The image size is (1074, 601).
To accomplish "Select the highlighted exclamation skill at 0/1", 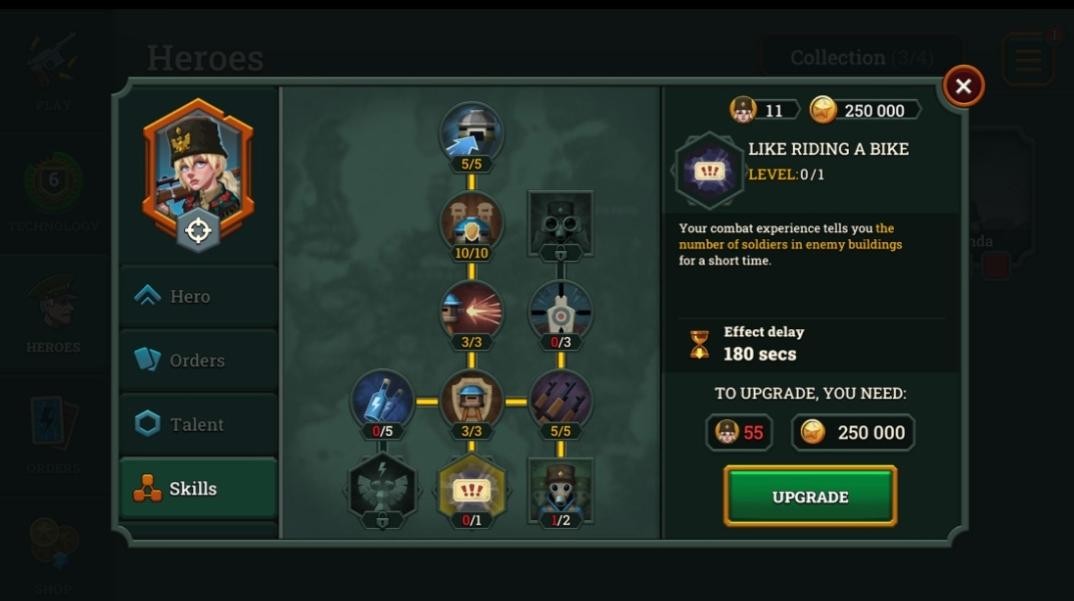I will point(471,489).
